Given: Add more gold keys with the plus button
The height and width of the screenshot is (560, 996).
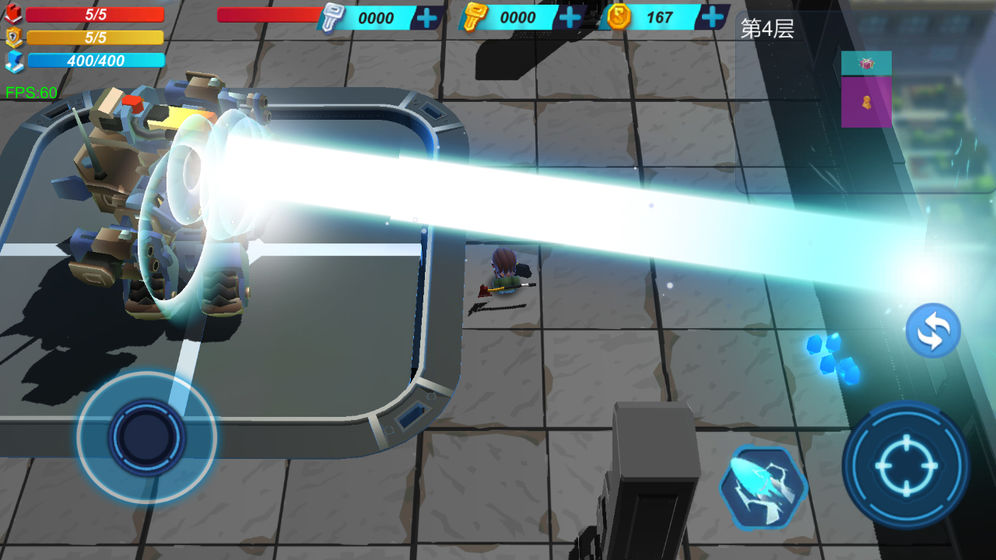Looking at the screenshot, I should pos(569,18).
